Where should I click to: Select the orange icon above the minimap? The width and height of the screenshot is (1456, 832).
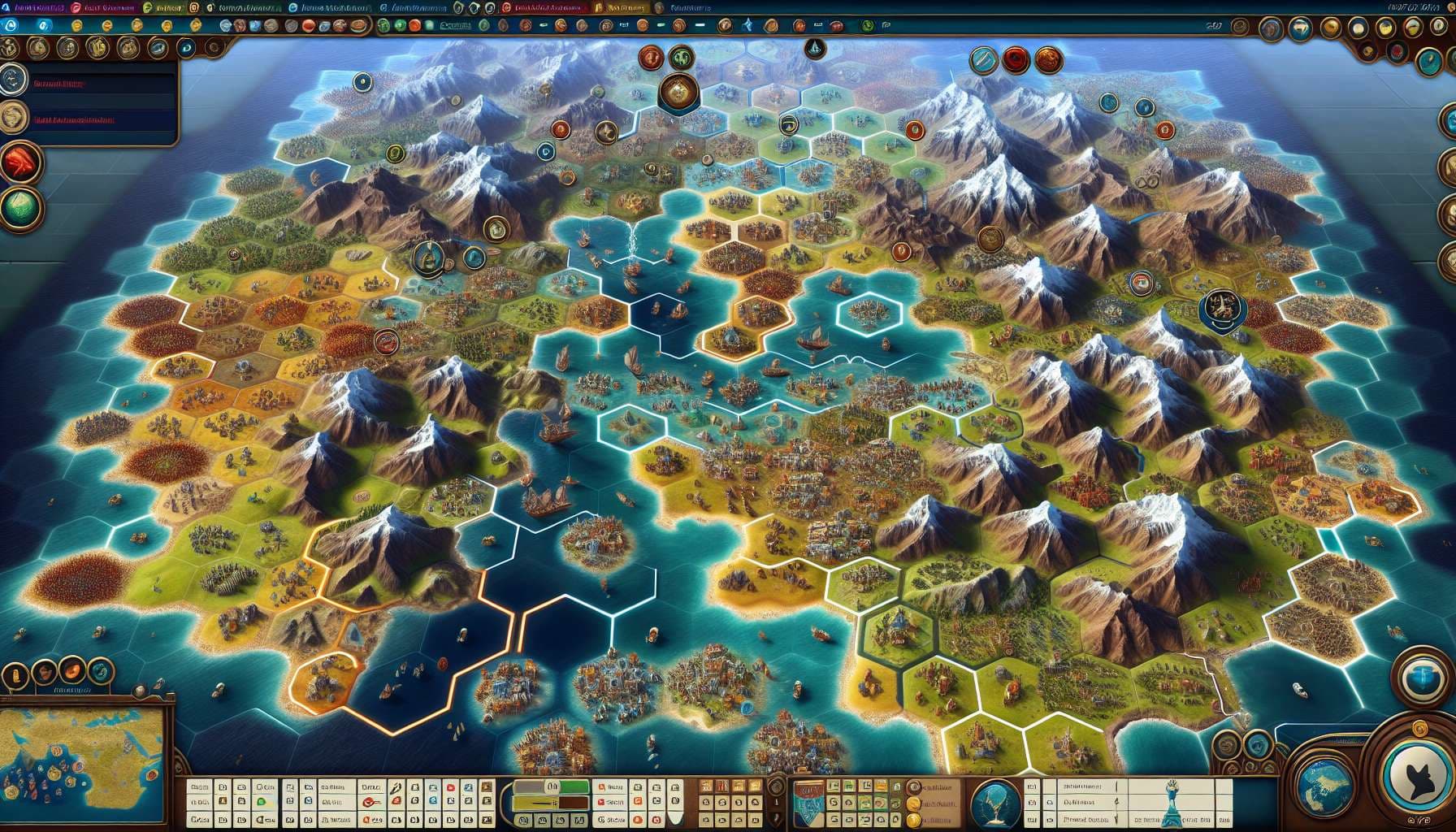coord(73,671)
